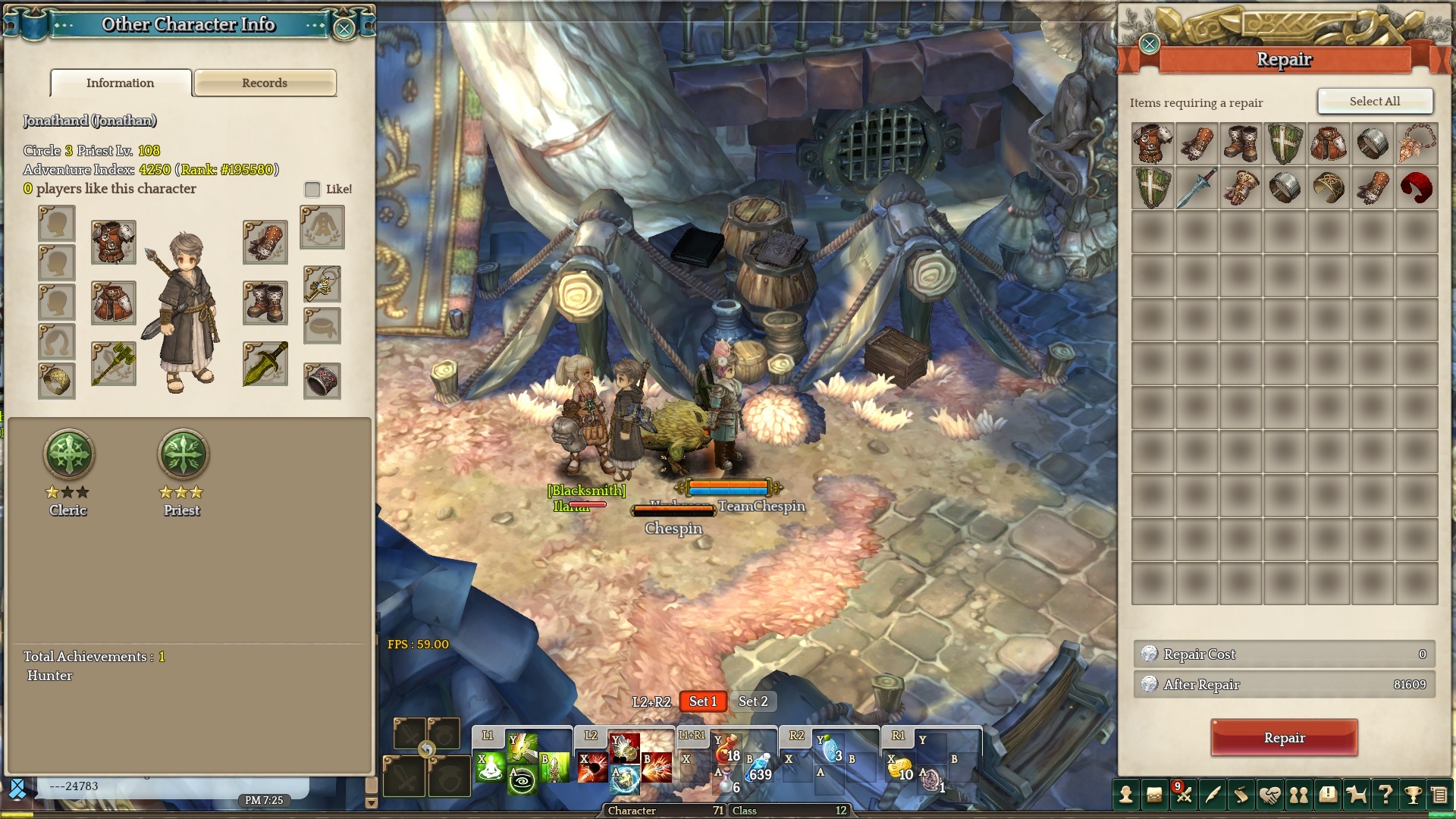
Task: Close the Other Character Info window
Action: [344, 29]
